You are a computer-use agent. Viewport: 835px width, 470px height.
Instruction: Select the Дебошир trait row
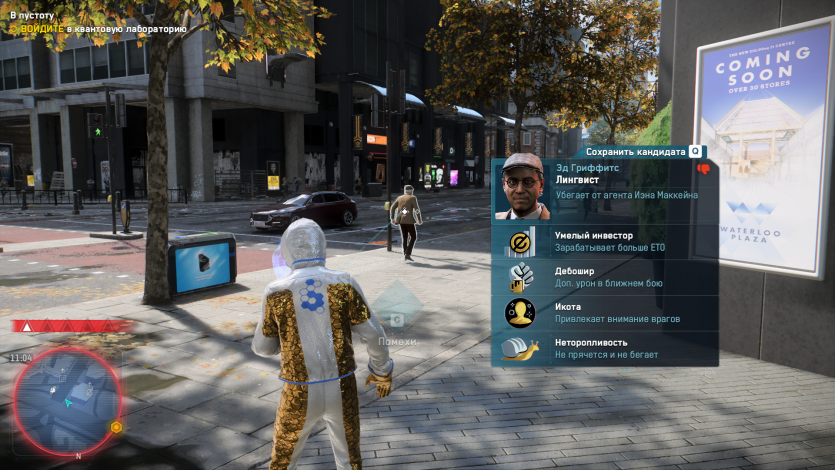(604, 277)
